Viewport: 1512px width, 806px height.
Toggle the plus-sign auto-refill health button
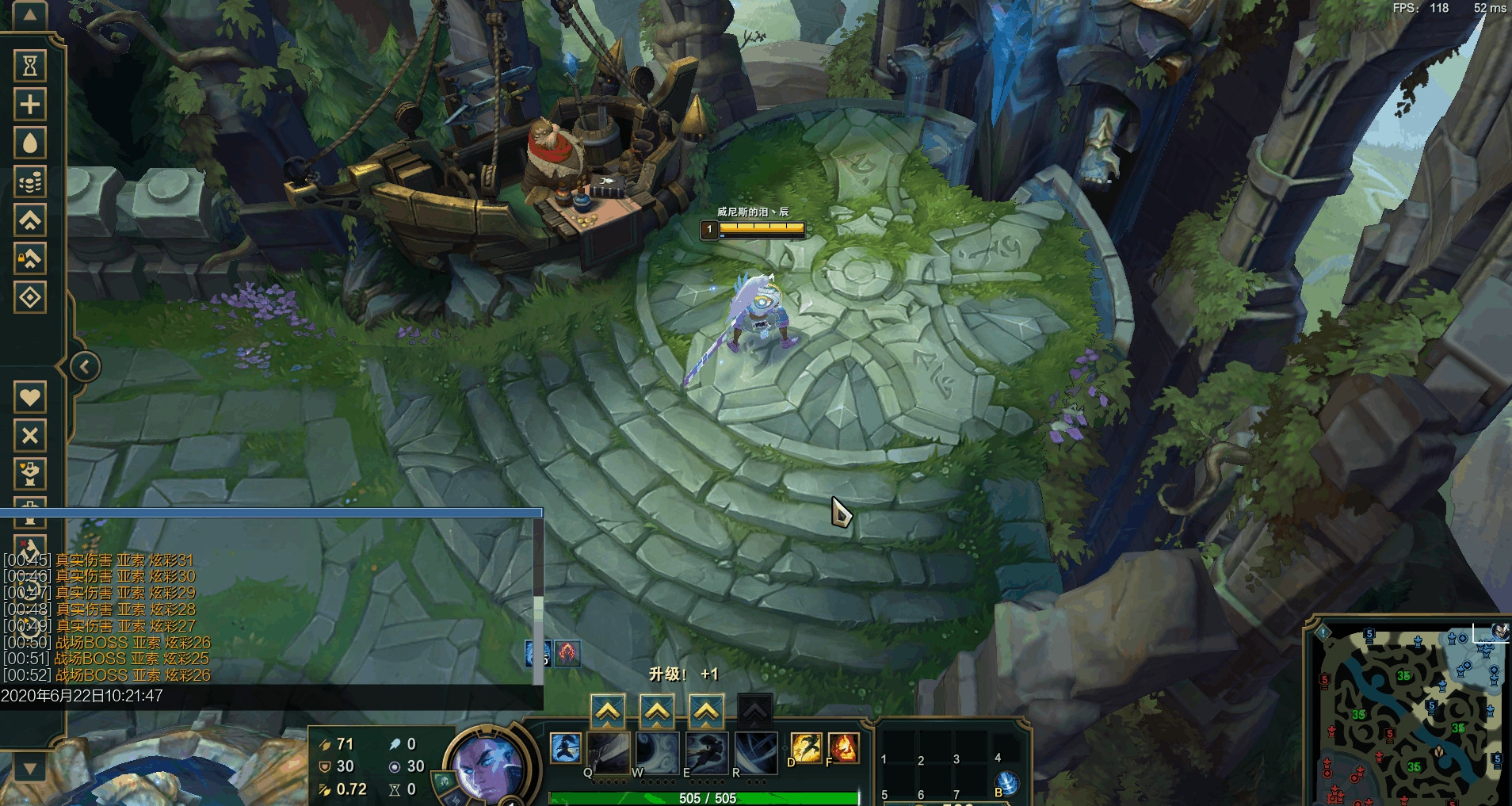pos(30,104)
